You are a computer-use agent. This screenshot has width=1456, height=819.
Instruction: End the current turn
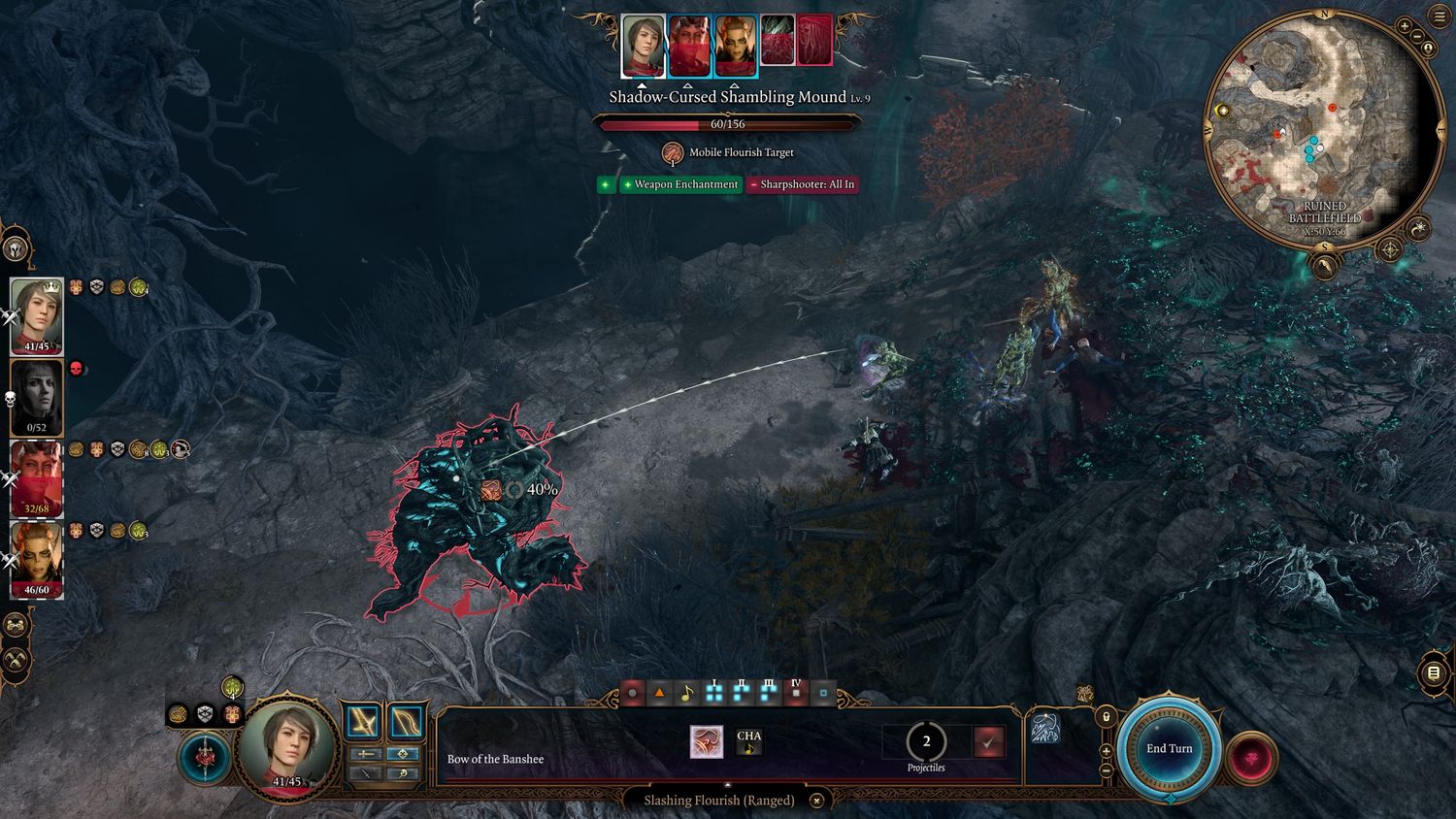click(1169, 748)
